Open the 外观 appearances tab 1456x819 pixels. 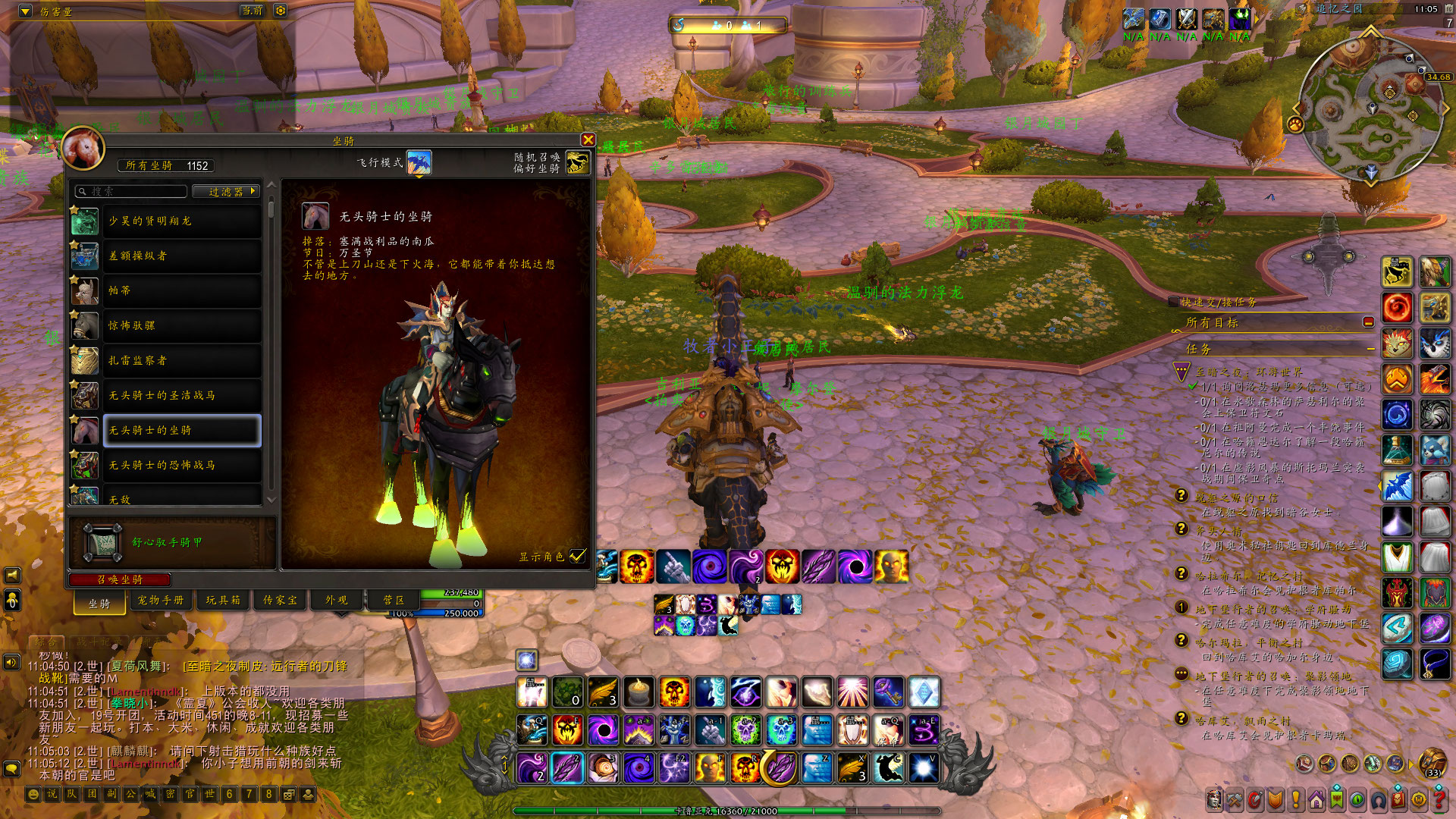tap(337, 600)
